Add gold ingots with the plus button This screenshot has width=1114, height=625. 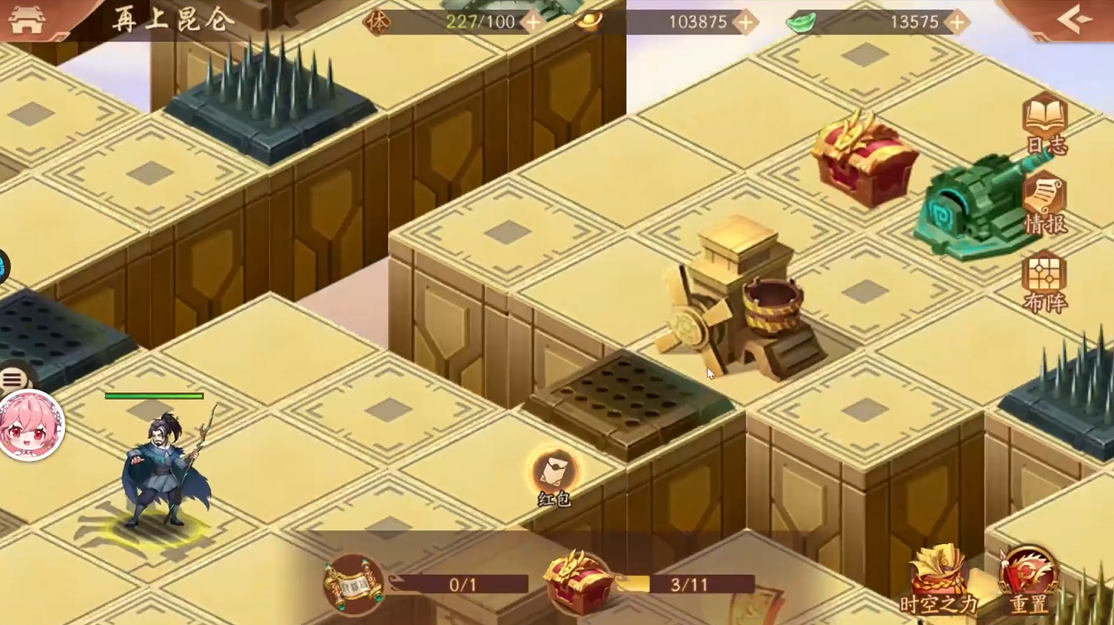pyautogui.click(x=745, y=22)
